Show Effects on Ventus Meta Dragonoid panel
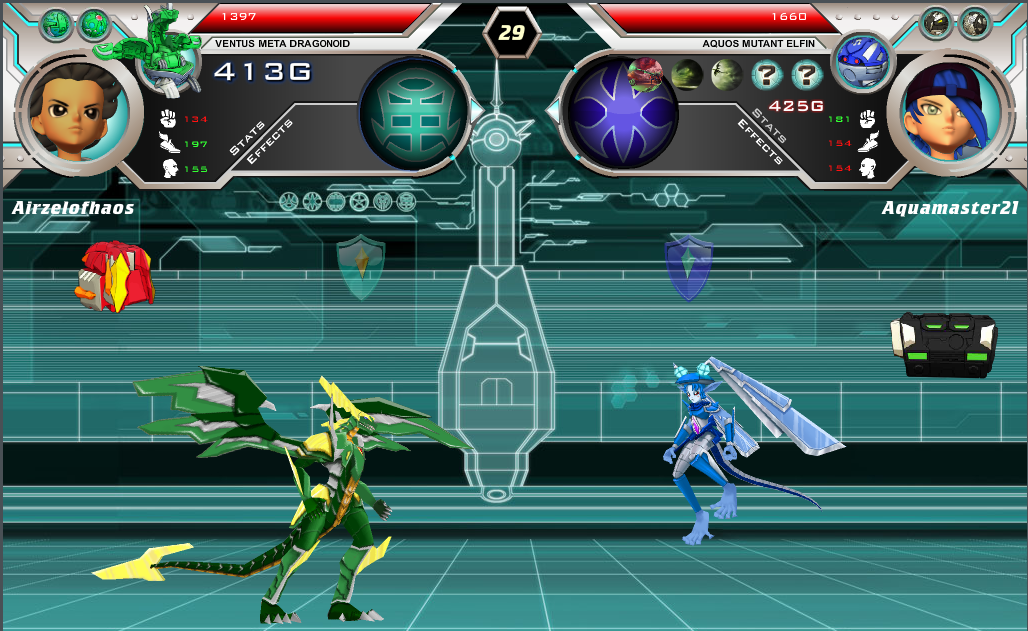The image size is (1028, 631). click(270, 142)
